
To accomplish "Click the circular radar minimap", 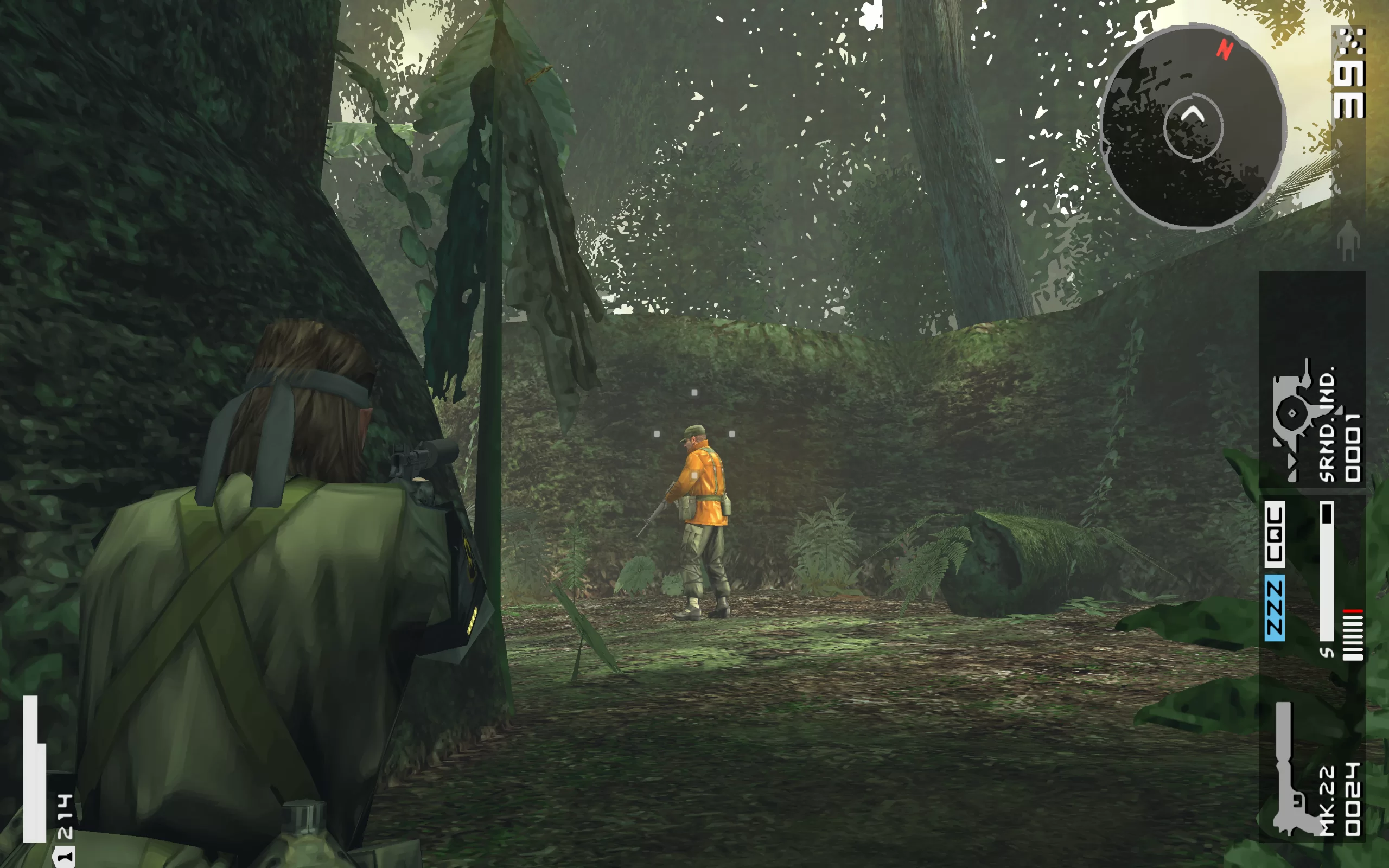I will tap(1193, 127).
